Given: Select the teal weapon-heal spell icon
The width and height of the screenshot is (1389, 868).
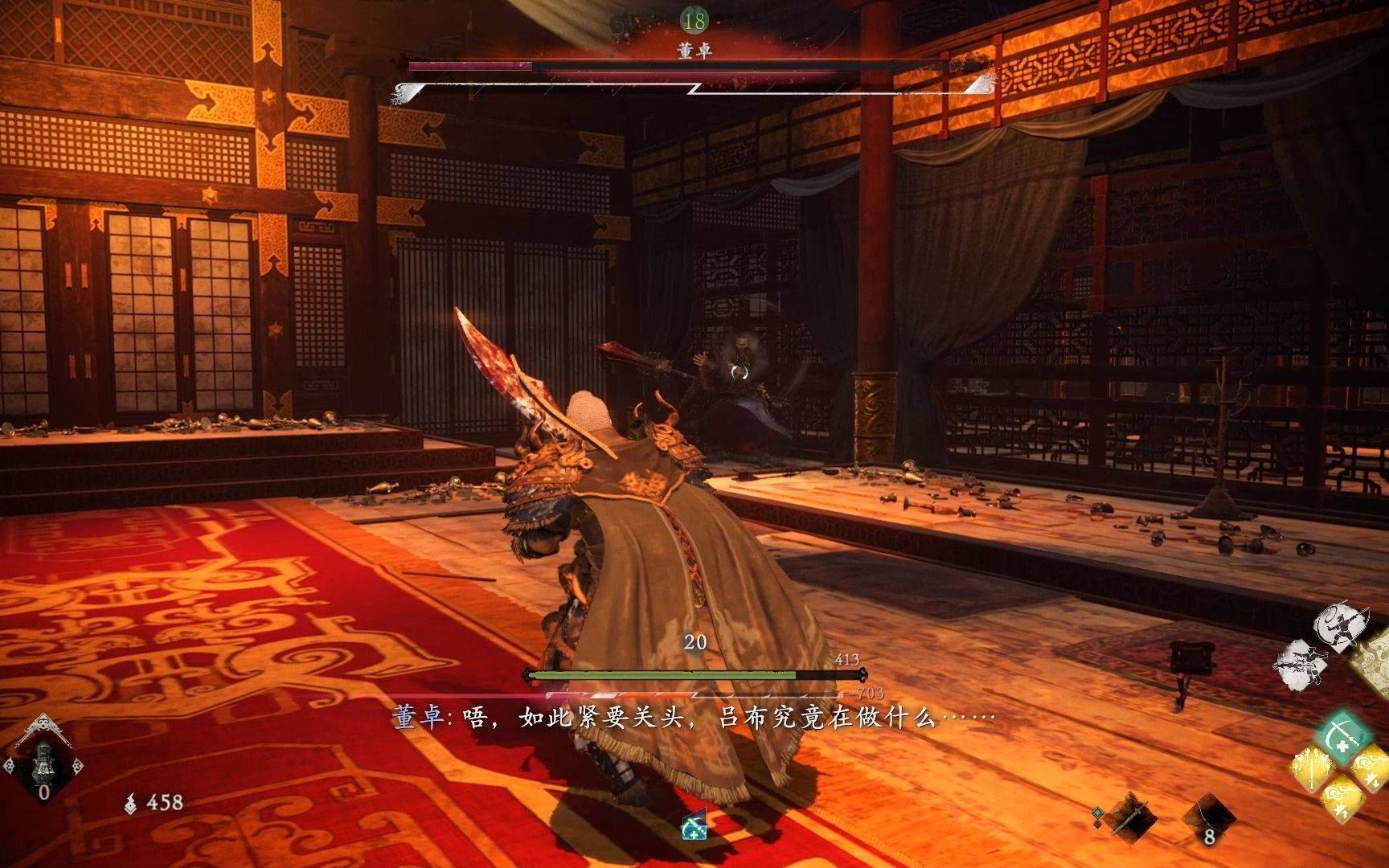Looking at the screenshot, I should 1344,737.
